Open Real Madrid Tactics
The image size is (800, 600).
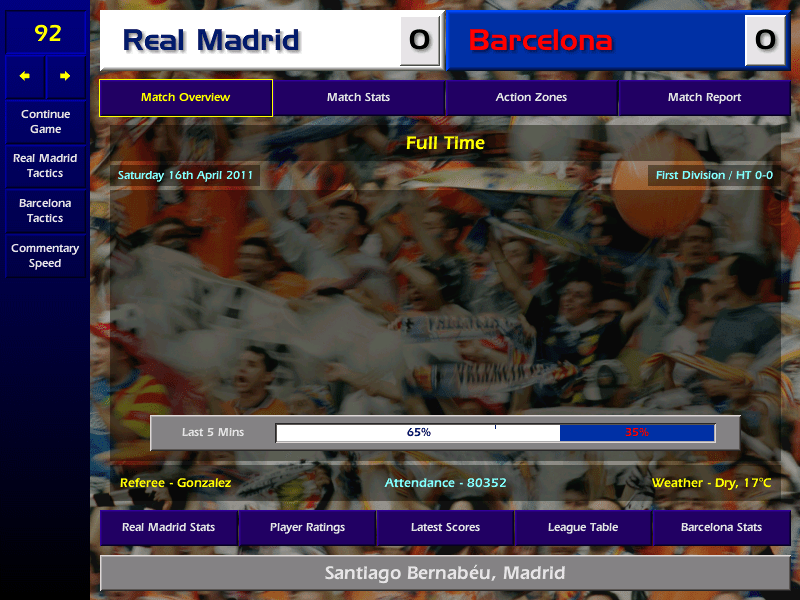coord(45,166)
